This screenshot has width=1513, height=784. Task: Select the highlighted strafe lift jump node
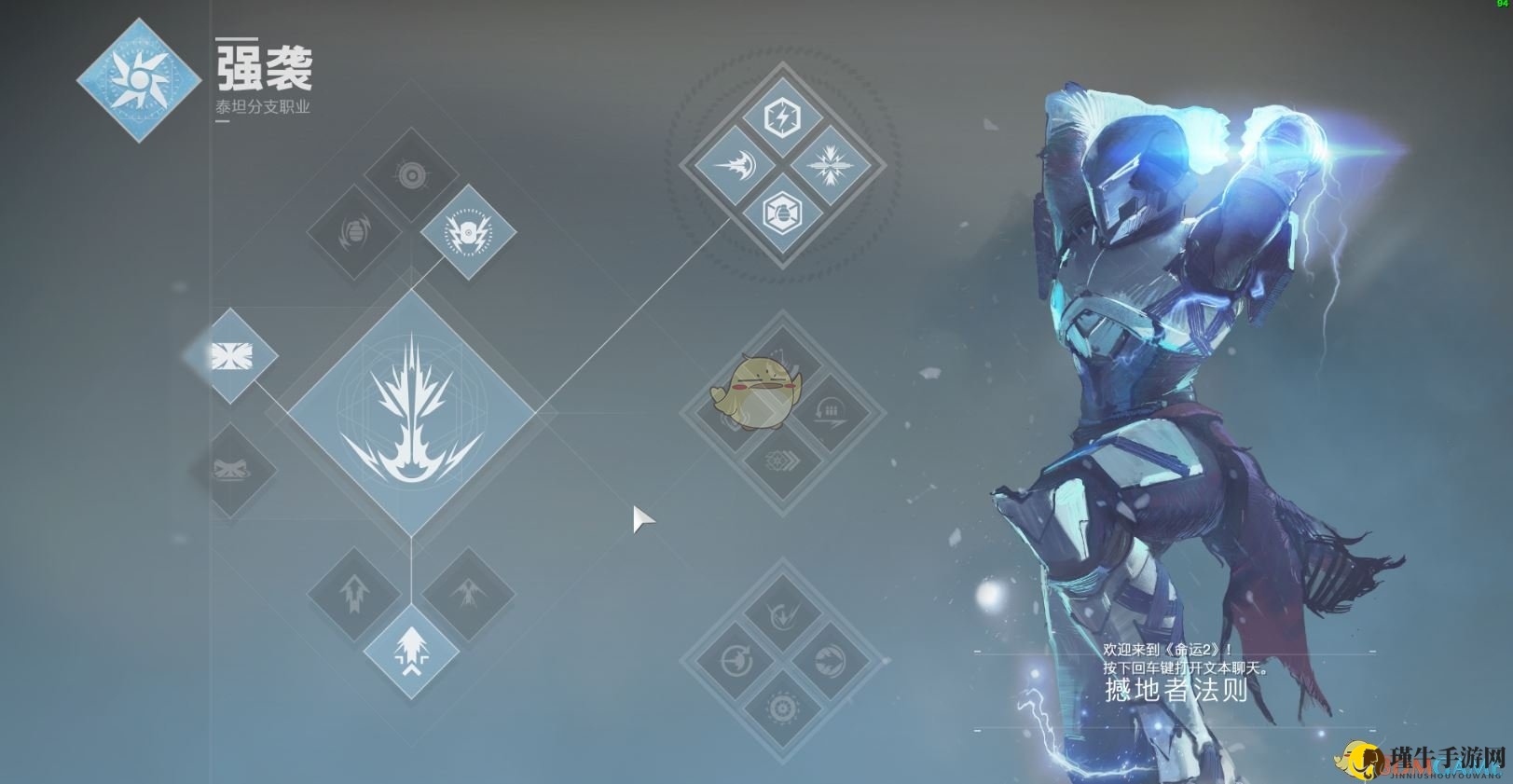tap(411, 651)
